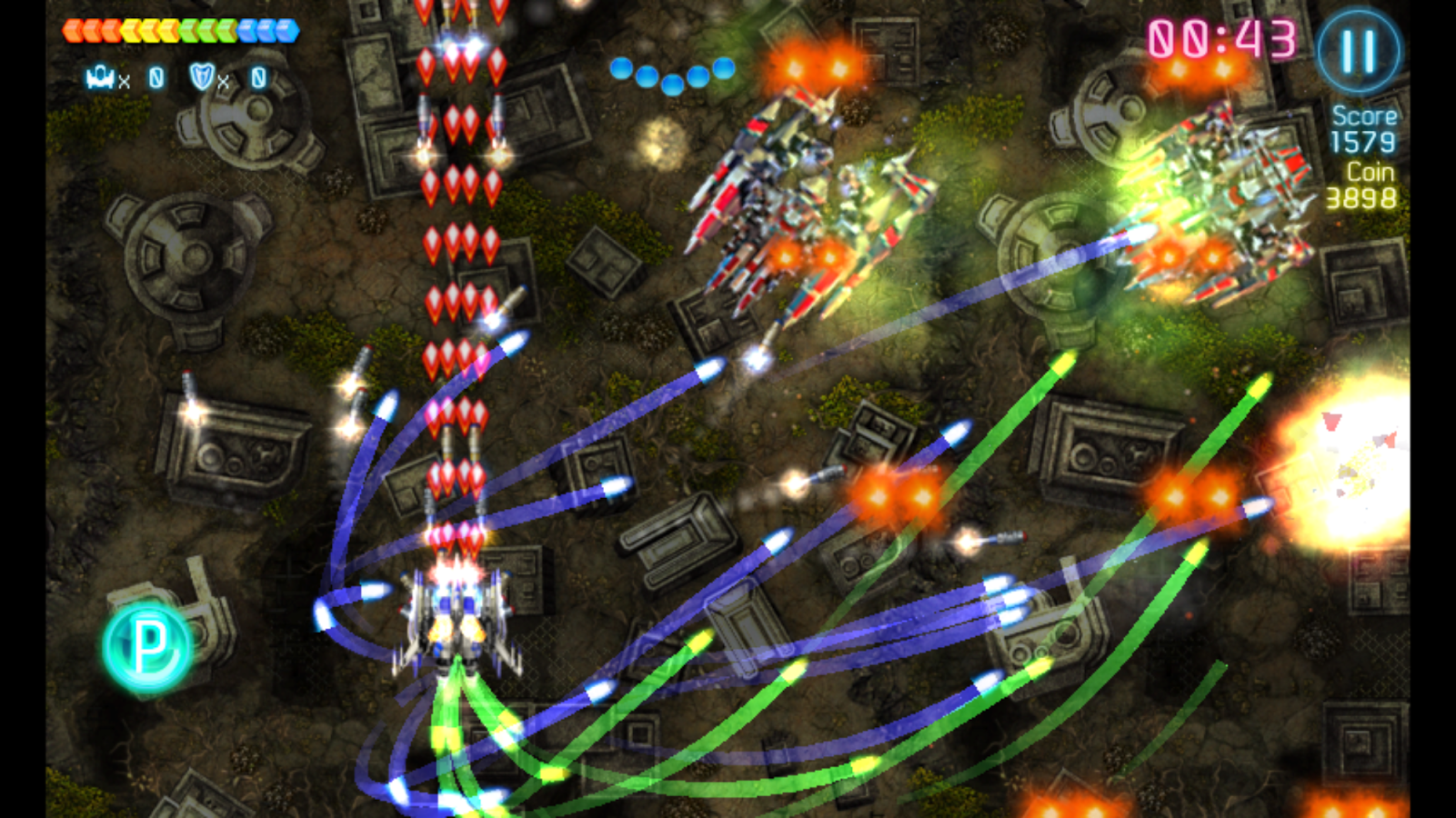1456x818 pixels.
Task: Select the Score label in the sidebar
Action: click(1363, 115)
